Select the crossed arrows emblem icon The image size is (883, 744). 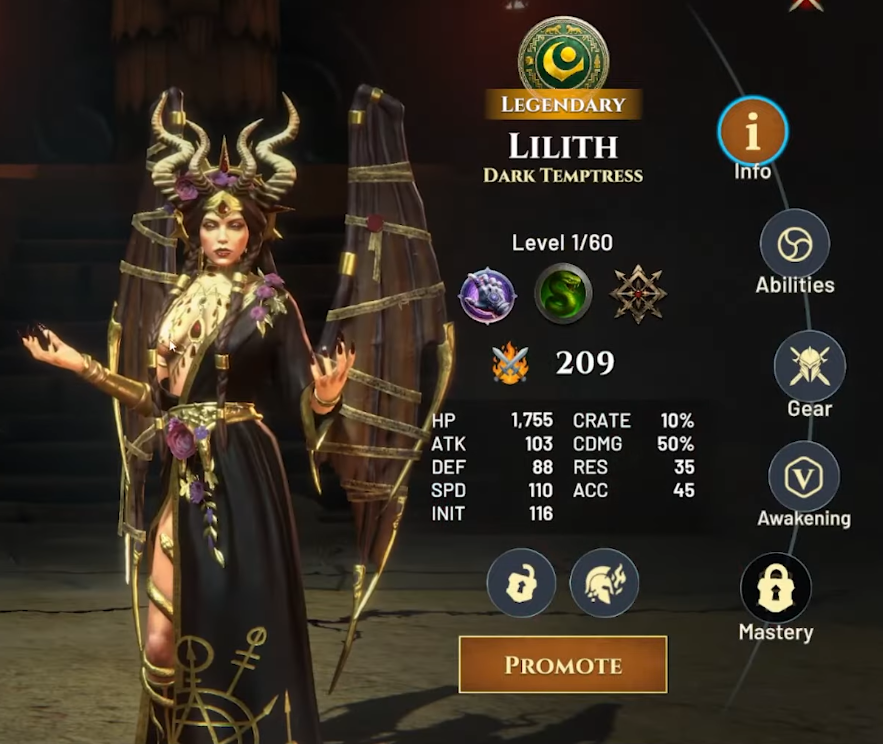click(x=639, y=295)
